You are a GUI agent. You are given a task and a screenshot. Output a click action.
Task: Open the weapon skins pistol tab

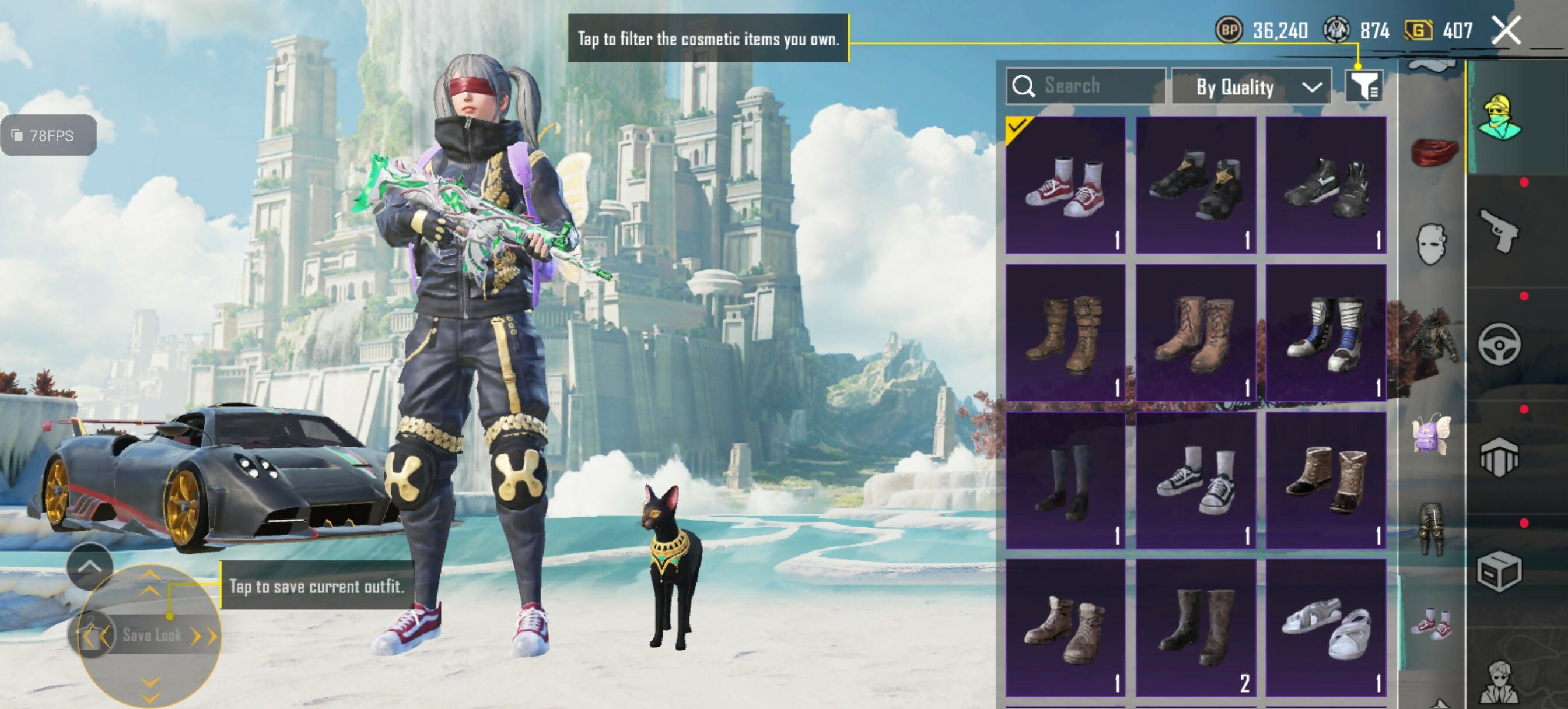coord(1499,231)
